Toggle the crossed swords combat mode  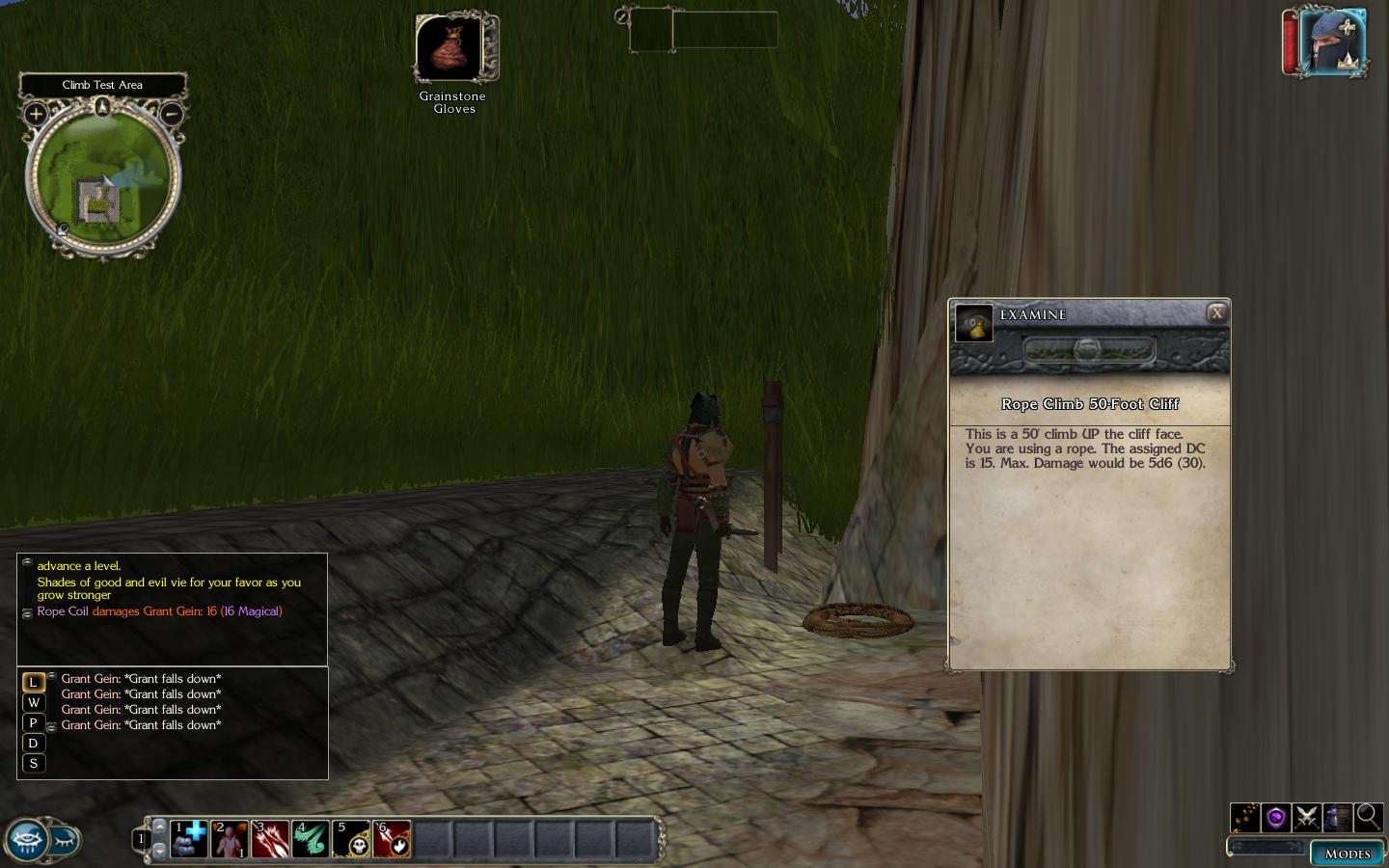click(x=1306, y=818)
